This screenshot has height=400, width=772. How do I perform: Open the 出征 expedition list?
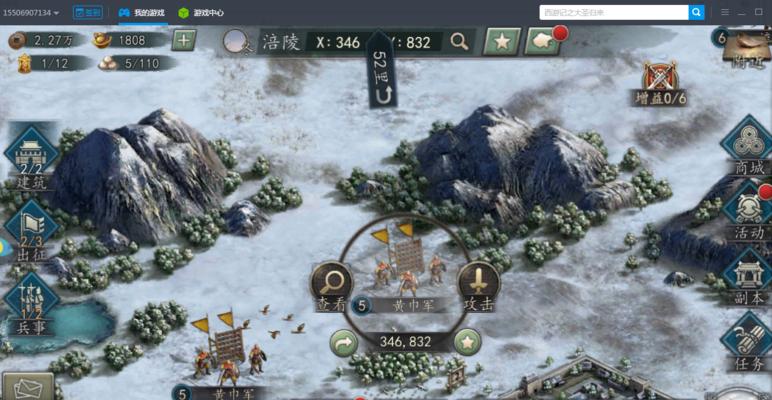31,226
